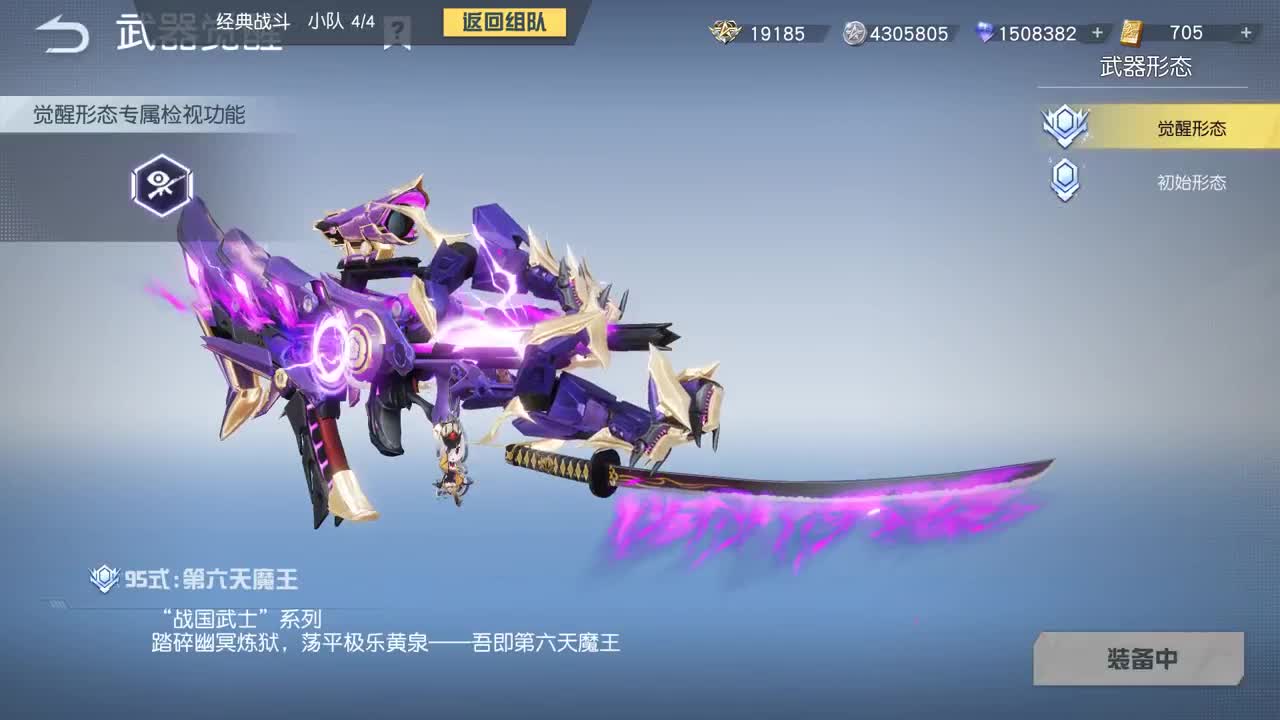Click the chibi character charm on the weapon
This screenshot has height=720, width=1280.
coord(450,462)
